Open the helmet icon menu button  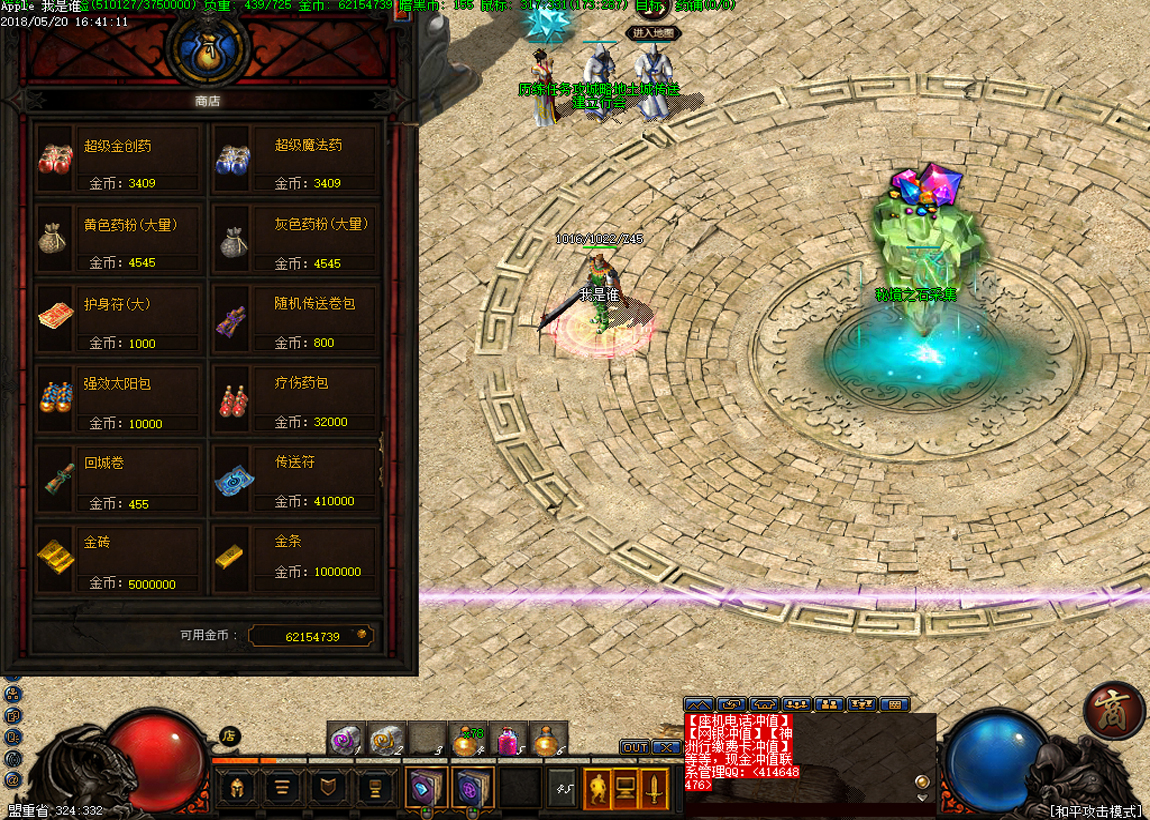click(236, 788)
